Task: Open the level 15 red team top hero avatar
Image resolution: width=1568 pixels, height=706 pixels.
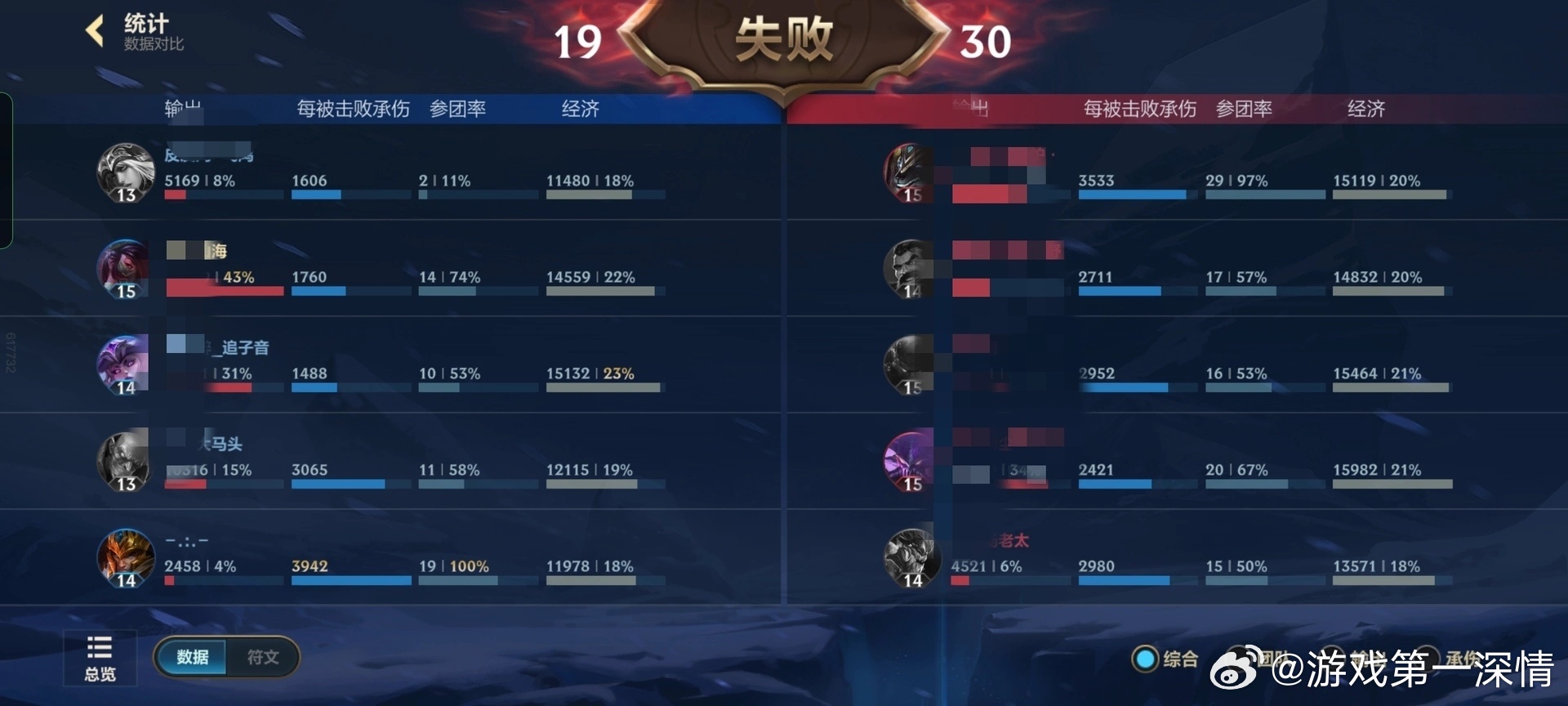Action: pos(909,173)
